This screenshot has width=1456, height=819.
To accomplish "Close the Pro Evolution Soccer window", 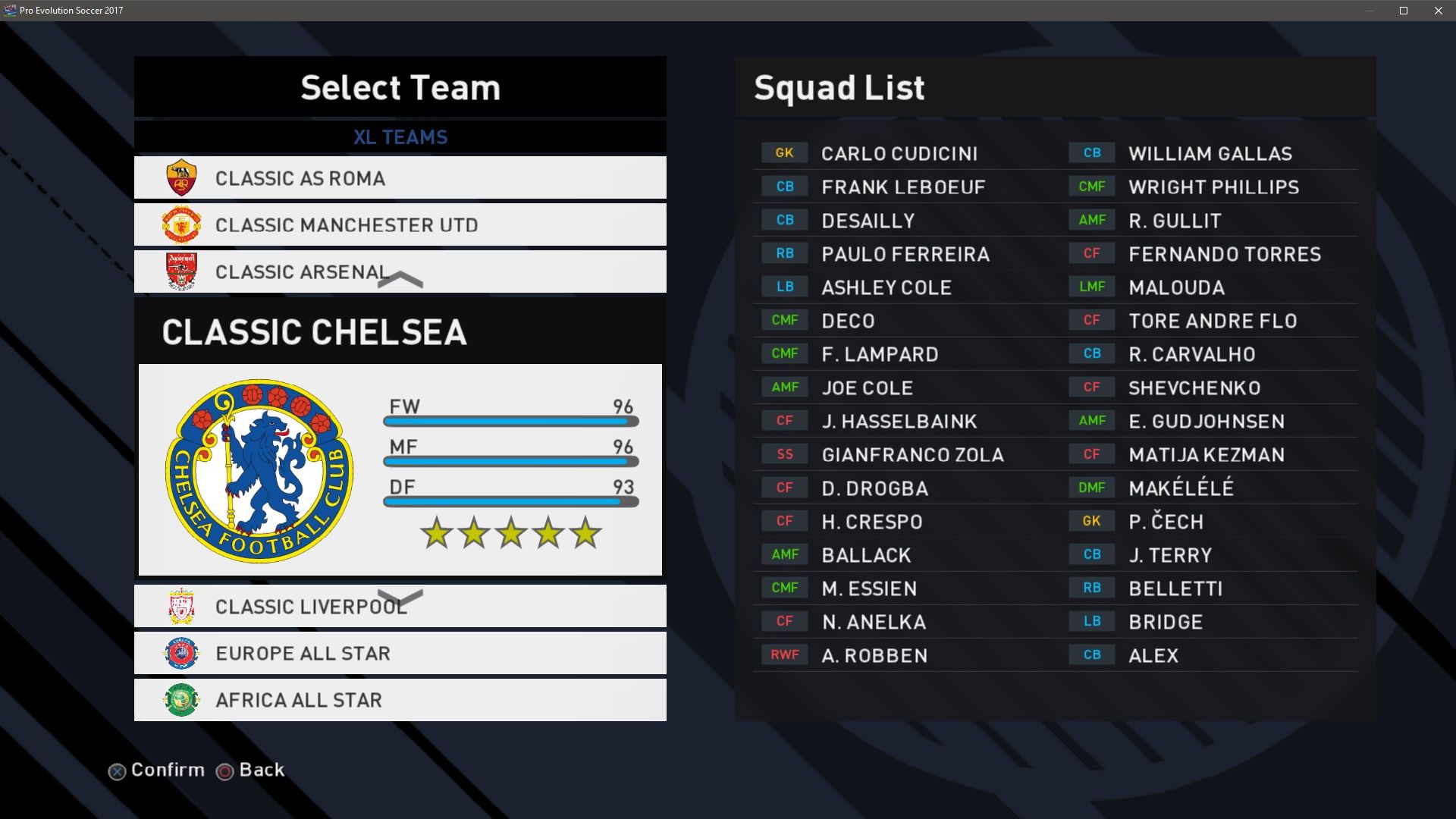I will (1438, 11).
